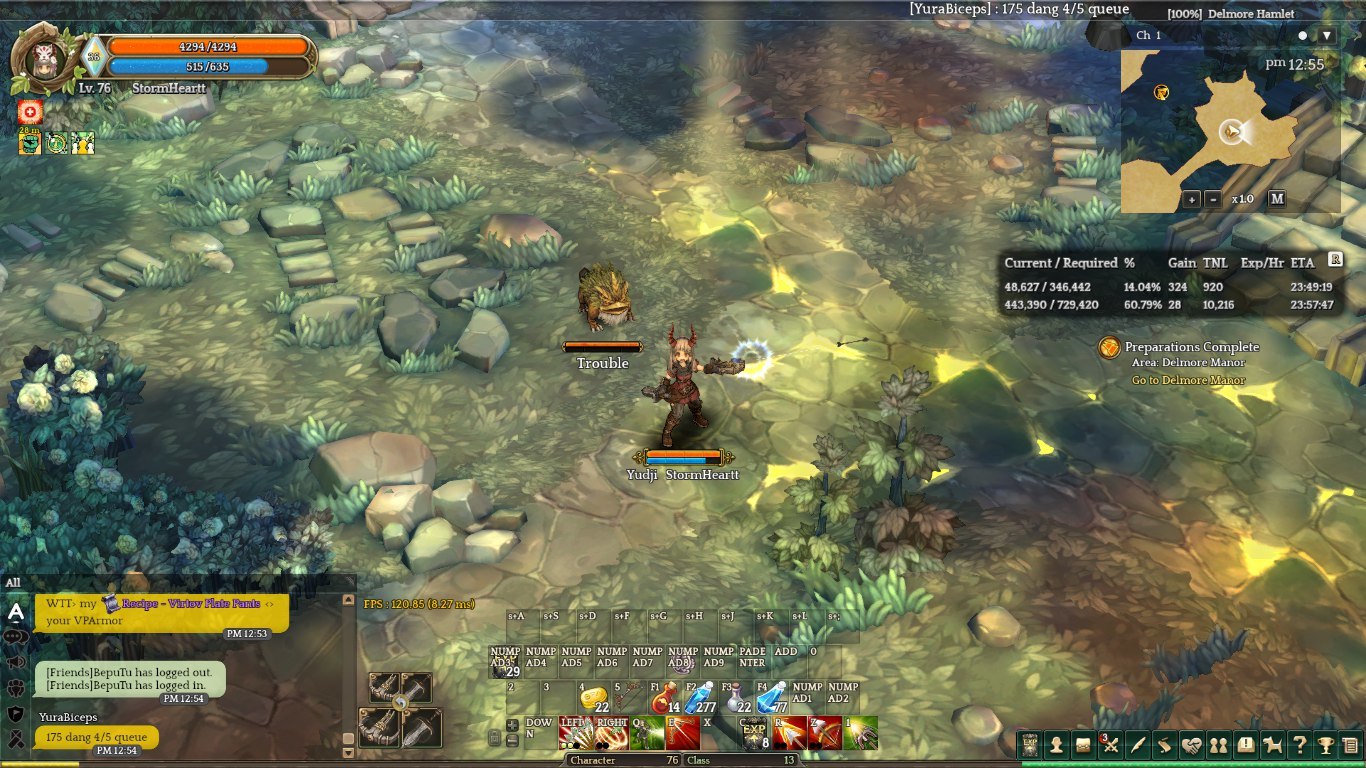
Task: Open the handshake heart friends menu
Action: 1191,745
